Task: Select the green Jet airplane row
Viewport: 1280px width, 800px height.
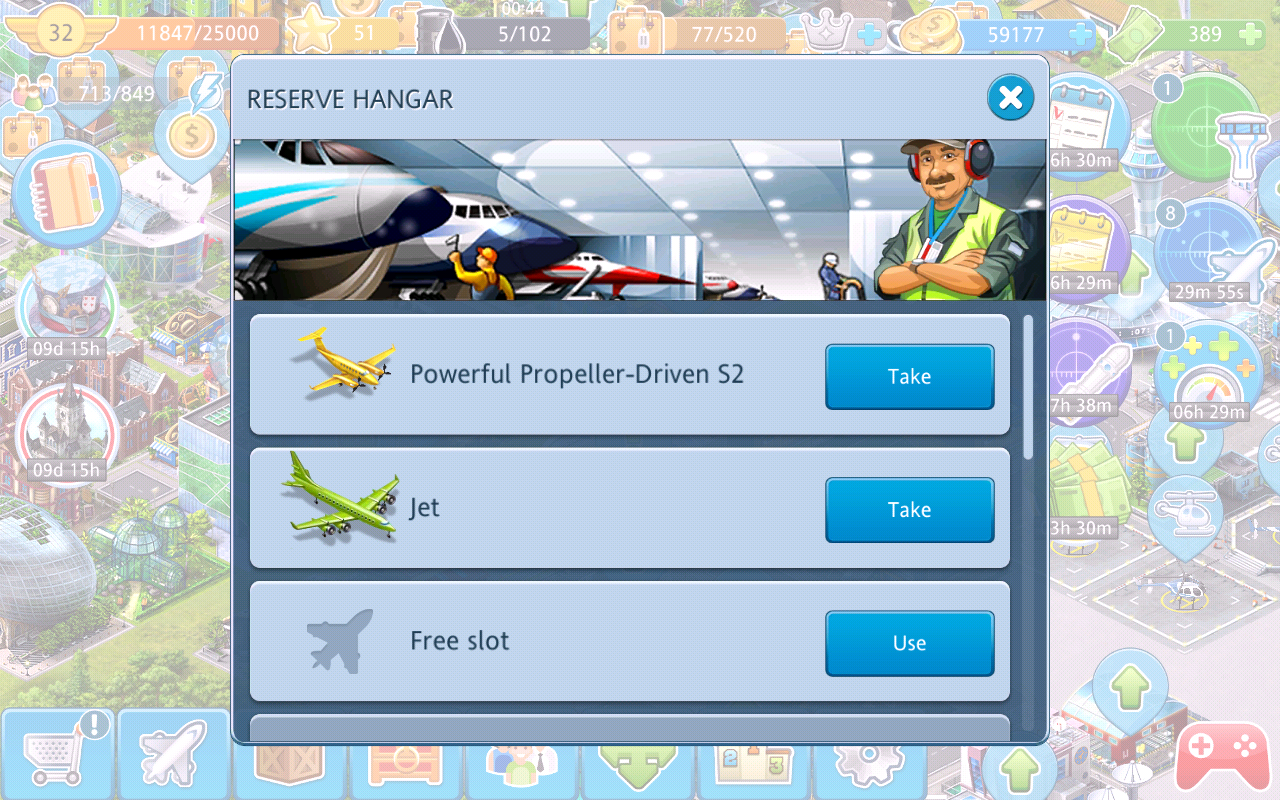Action: 600,508
